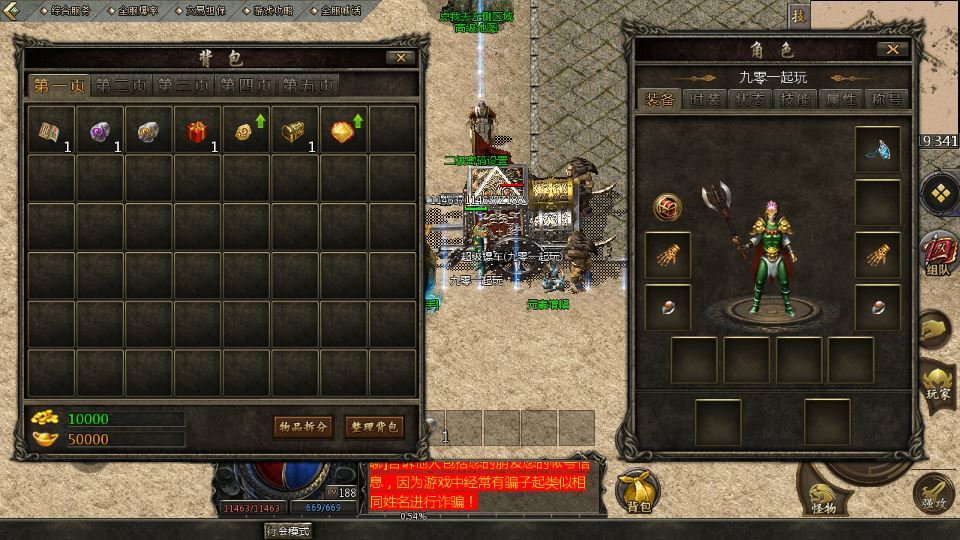Close the 背包 backpack window
The height and width of the screenshot is (540, 960).
[x=400, y=58]
